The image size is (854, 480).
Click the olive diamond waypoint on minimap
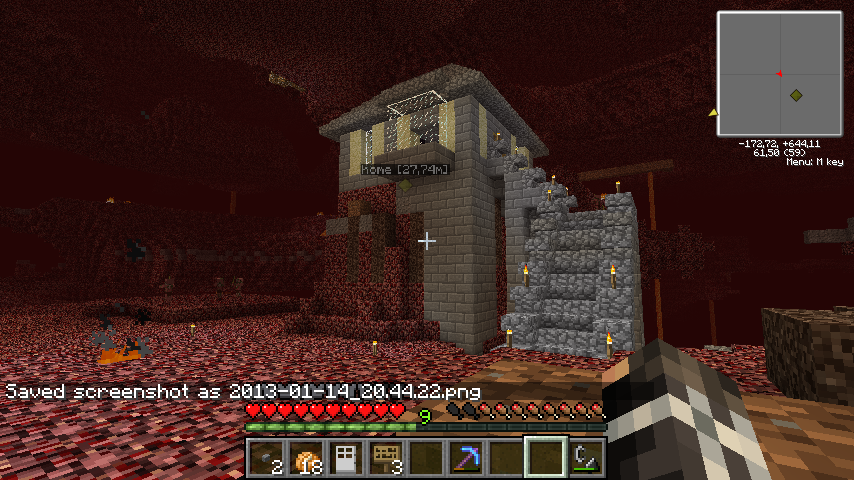pos(795,95)
